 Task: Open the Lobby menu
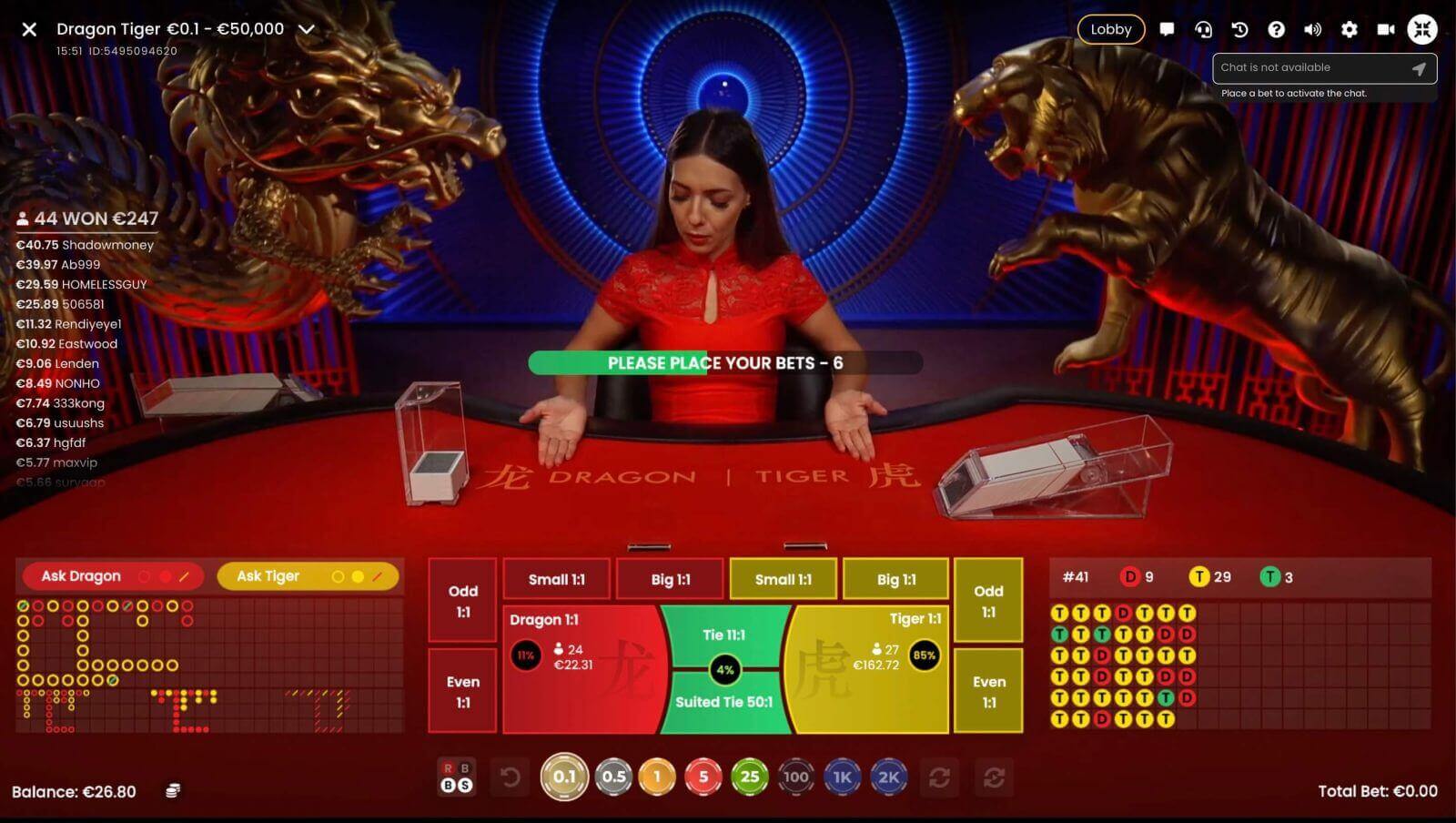pyautogui.click(x=1110, y=29)
